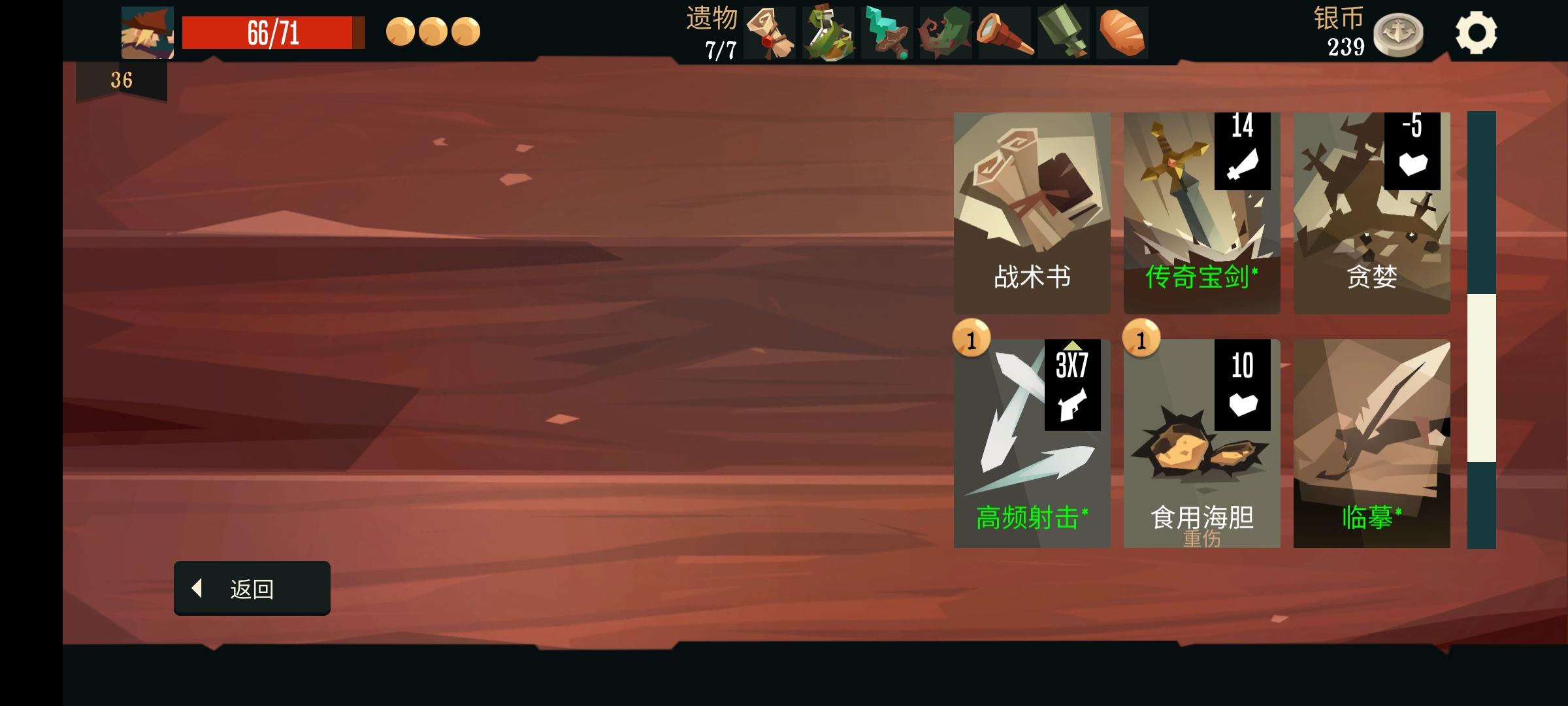Select the spyglass telescope relic

1004,33
